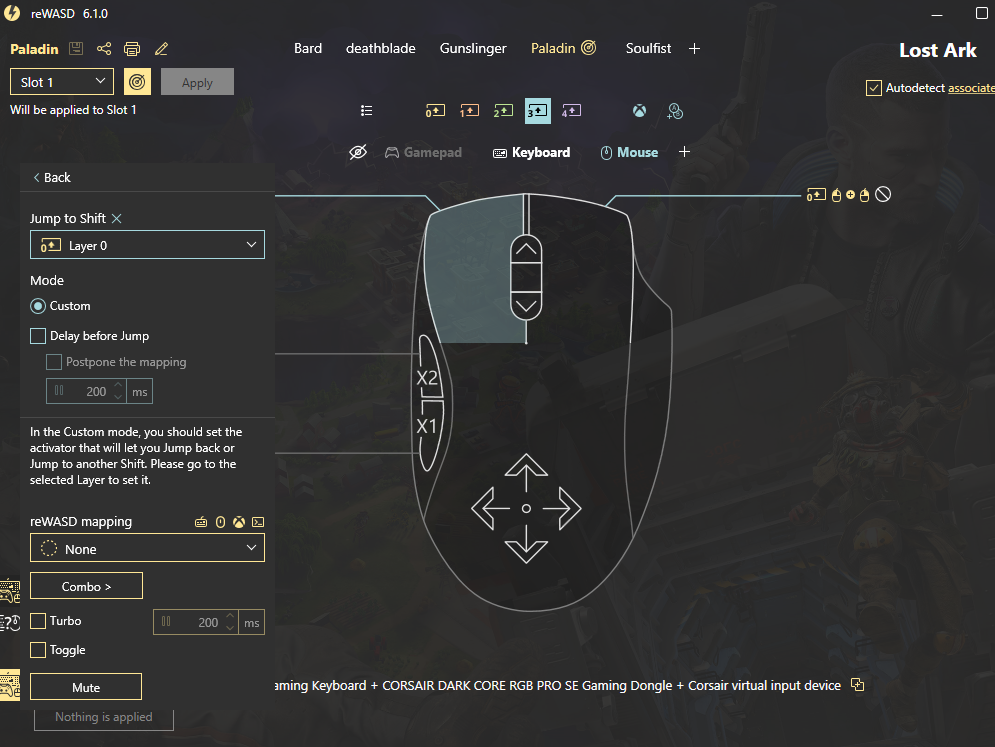995x747 pixels.
Task: Enable Delay before Jump checkbox
Action: (39, 336)
